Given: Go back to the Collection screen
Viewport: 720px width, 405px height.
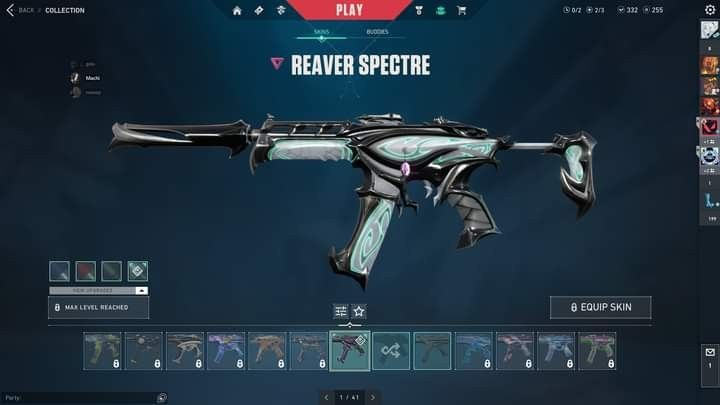Looking at the screenshot, I should 20,10.
